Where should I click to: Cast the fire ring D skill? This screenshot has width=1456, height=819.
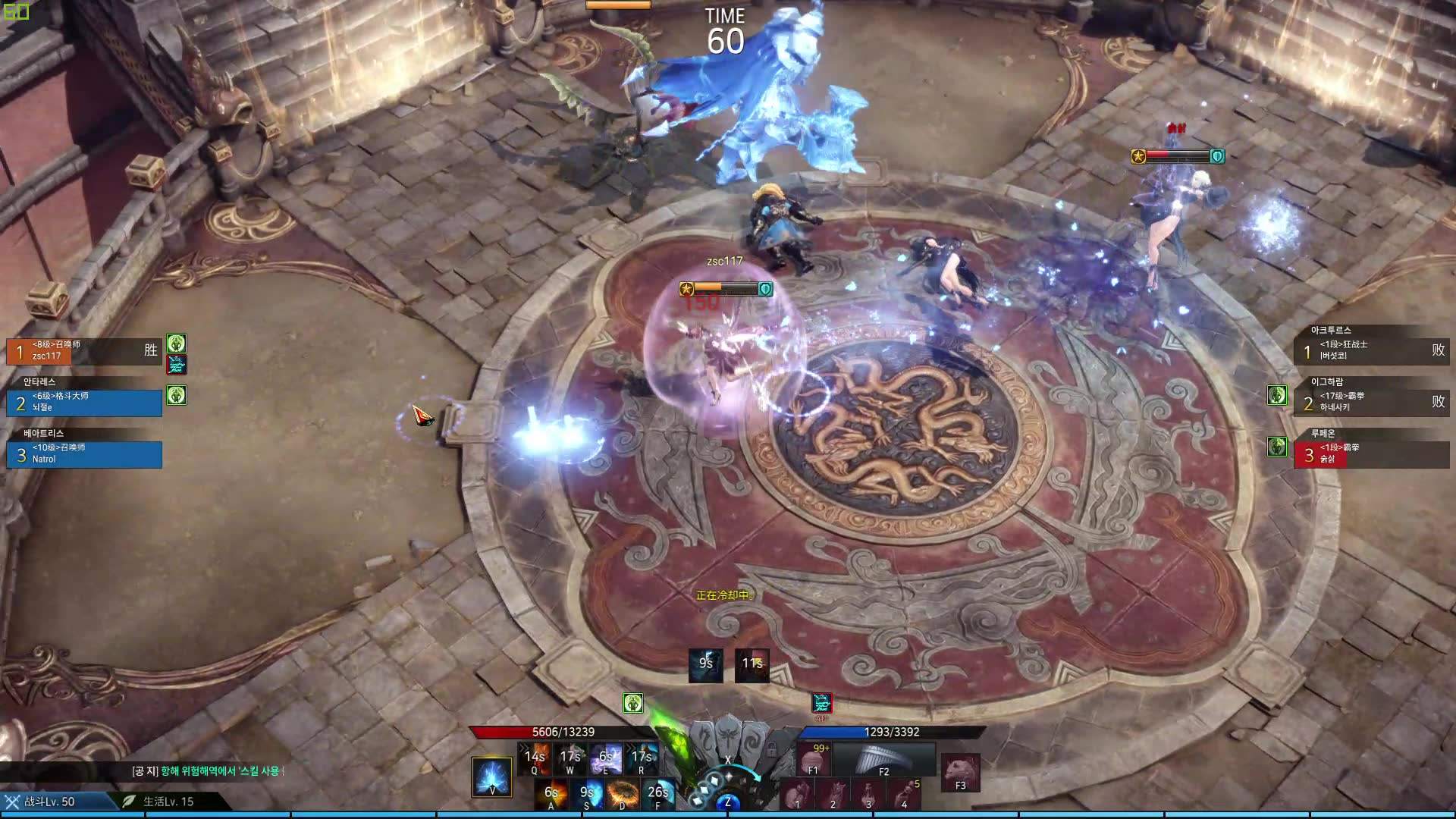point(623,794)
